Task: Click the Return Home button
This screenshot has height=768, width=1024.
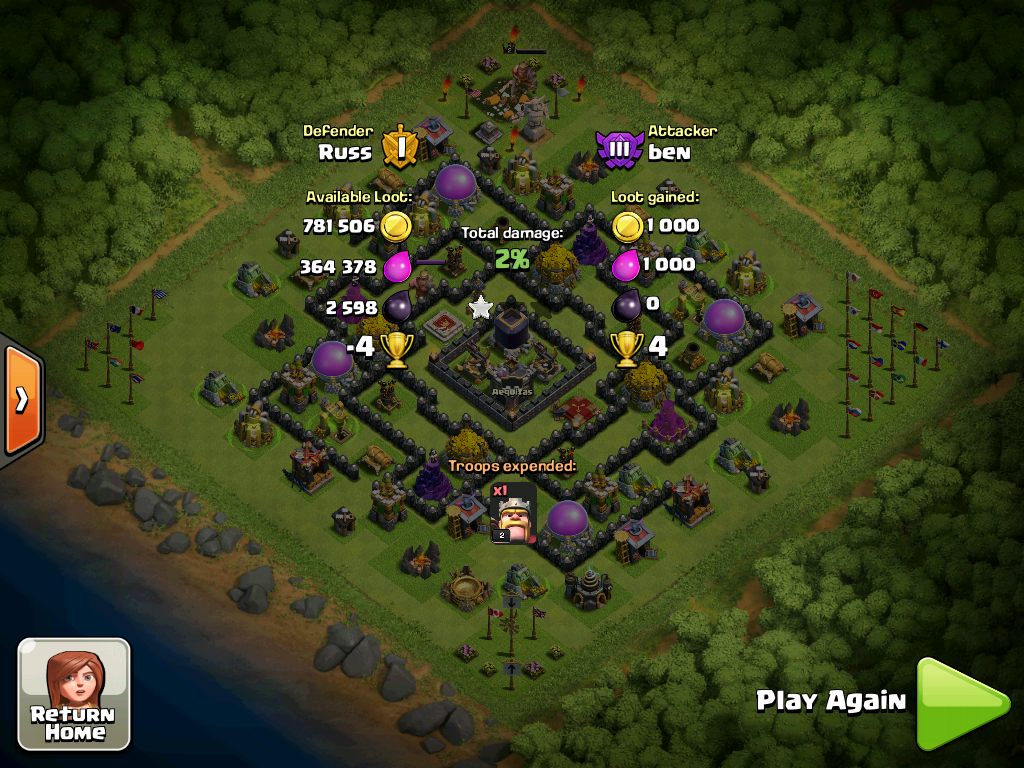Action: click(74, 694)
